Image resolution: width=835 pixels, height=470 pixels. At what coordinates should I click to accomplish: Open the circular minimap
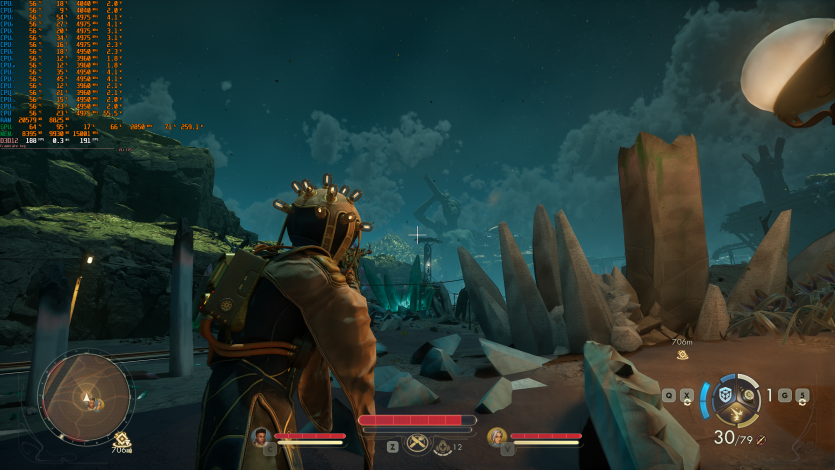(x=85, y=398)
